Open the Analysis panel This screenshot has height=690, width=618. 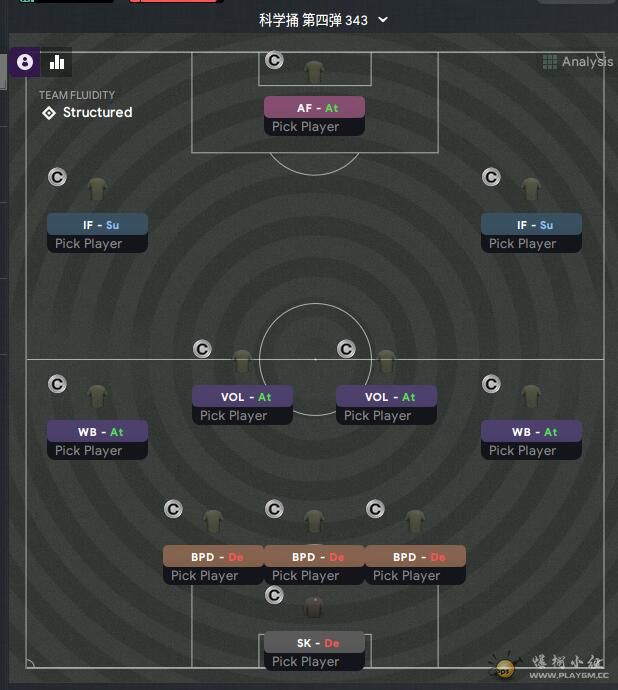[578, 62]
